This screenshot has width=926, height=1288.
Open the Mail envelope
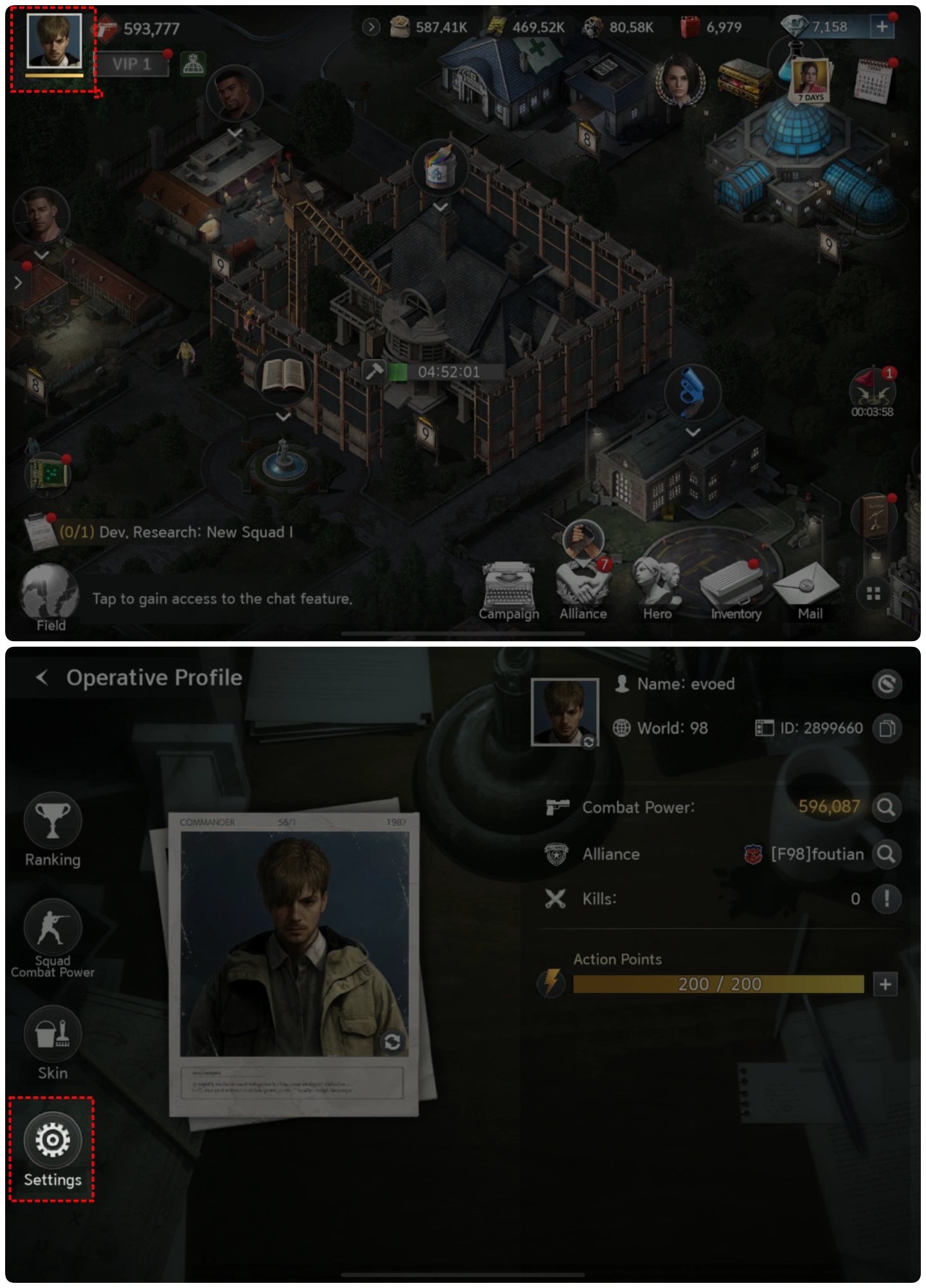pyautogui.click(x=809, y=588)
